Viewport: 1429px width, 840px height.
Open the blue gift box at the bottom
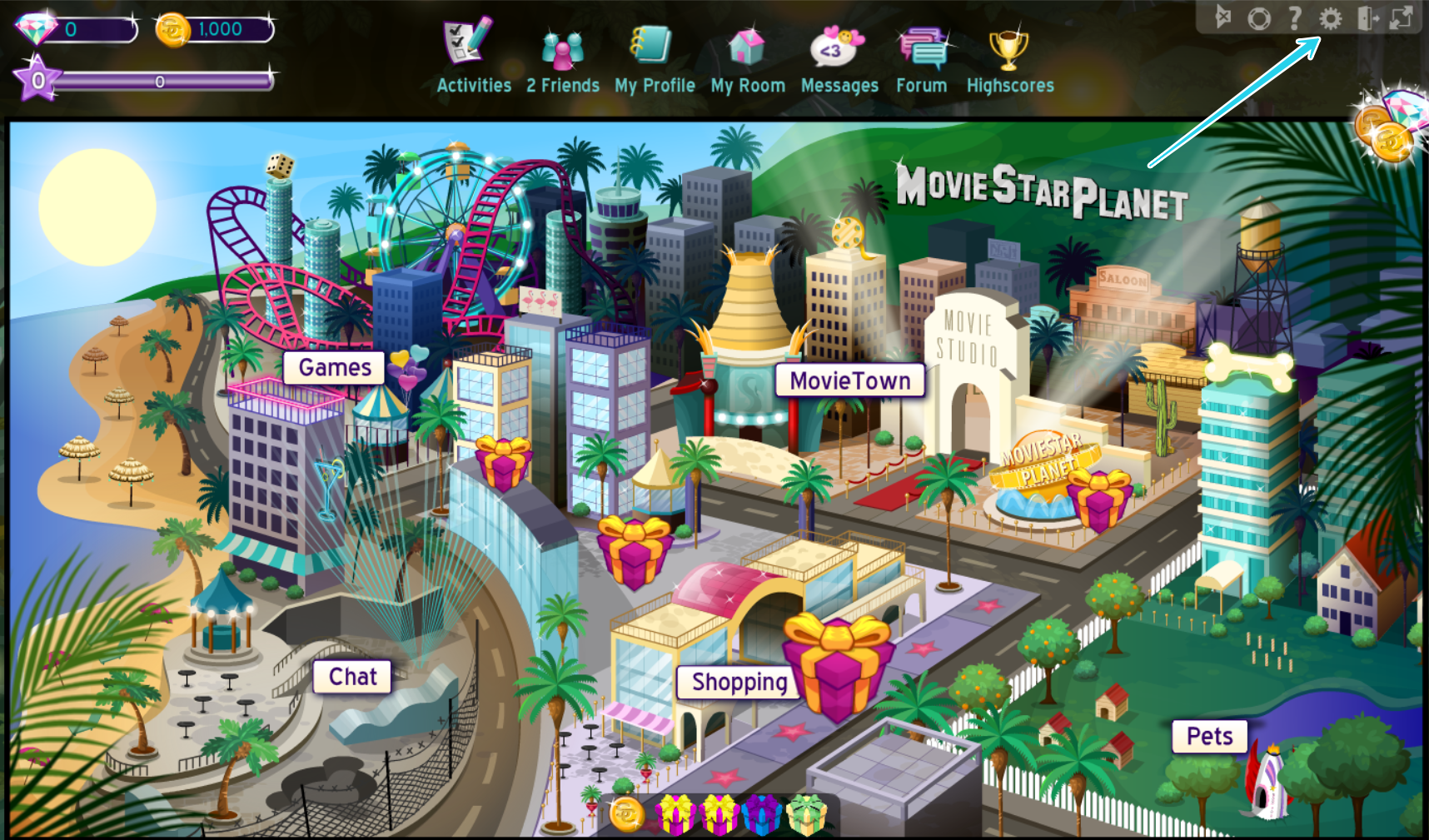click(x=762, y=816)
